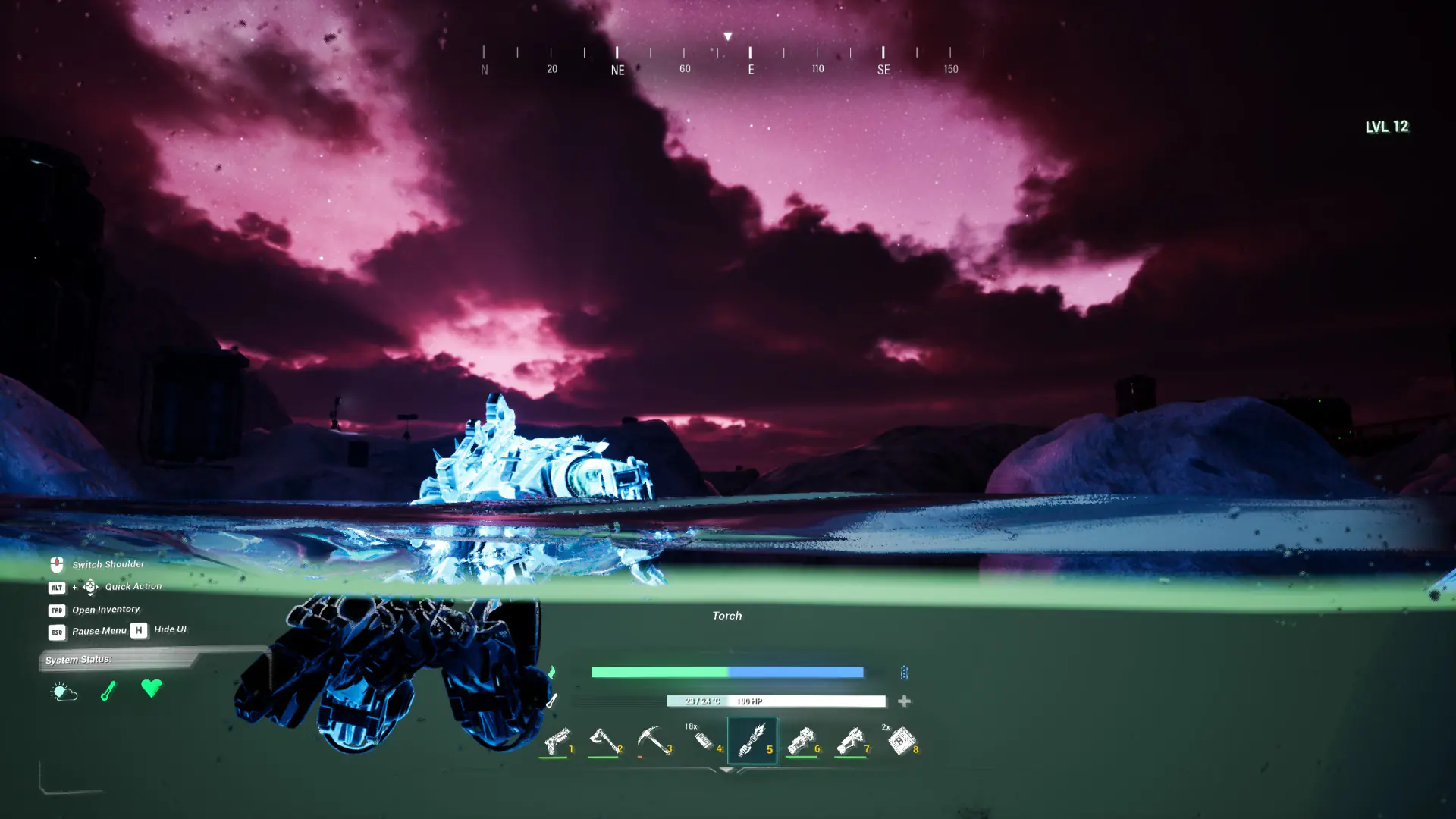Select the weapon in hotbar slot 7
This screenshot has height=819, width=1456.
[x=850, y=740]
